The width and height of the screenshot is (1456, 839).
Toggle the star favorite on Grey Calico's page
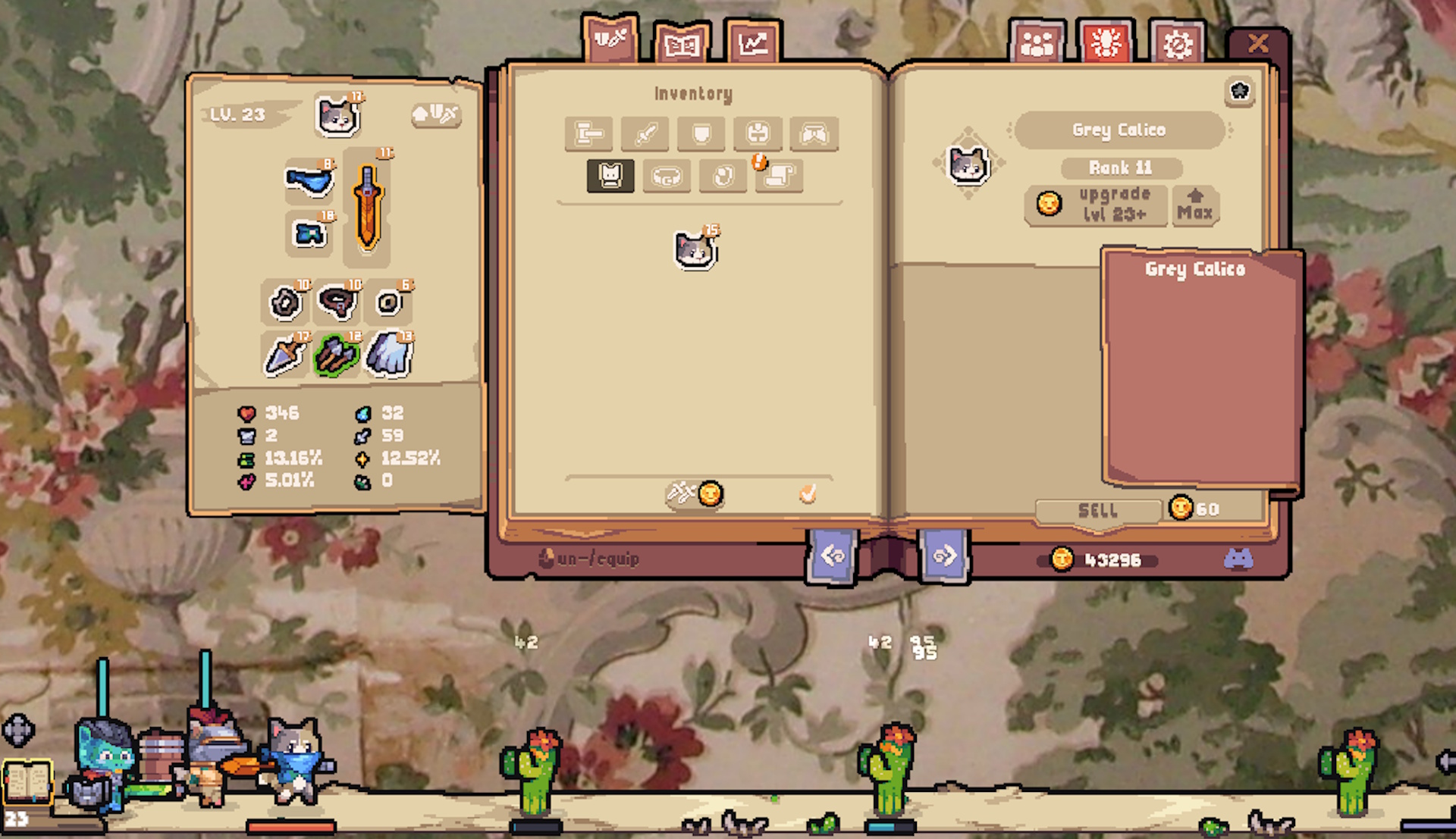[x=1240, y=92]
